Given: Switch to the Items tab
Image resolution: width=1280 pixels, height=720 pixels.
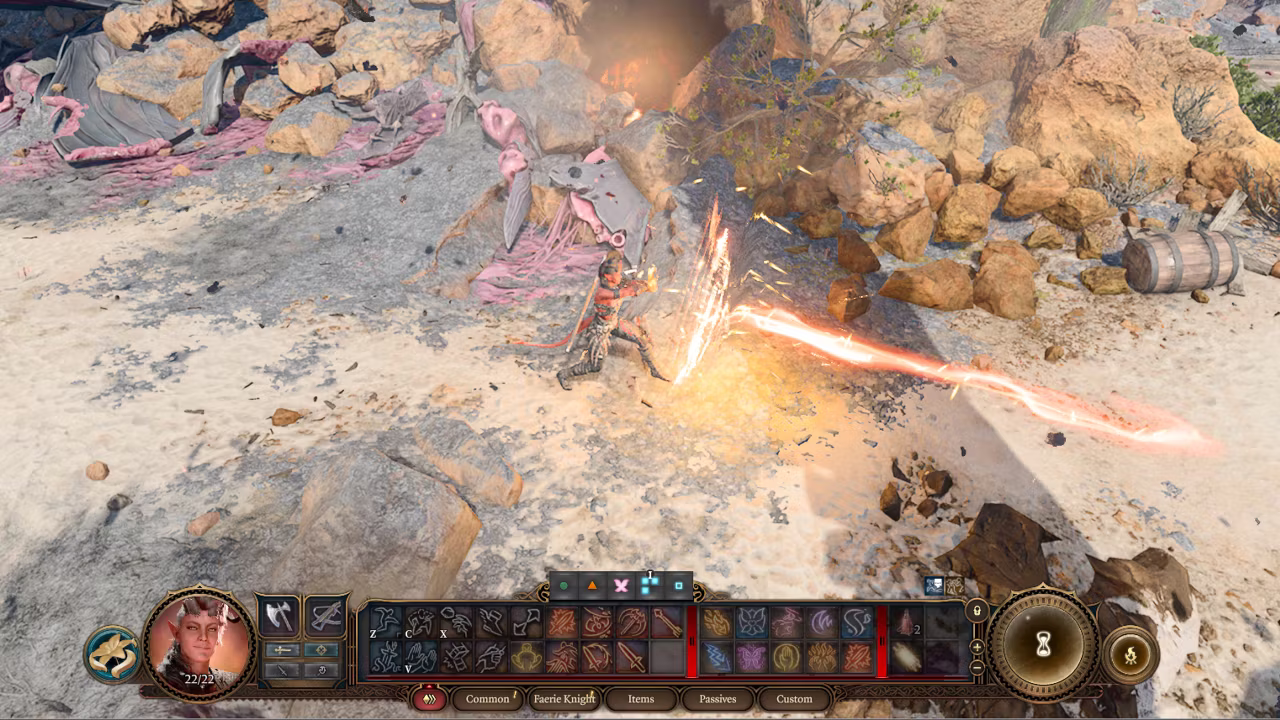Looking at the screenshot, I should (641, 699).
